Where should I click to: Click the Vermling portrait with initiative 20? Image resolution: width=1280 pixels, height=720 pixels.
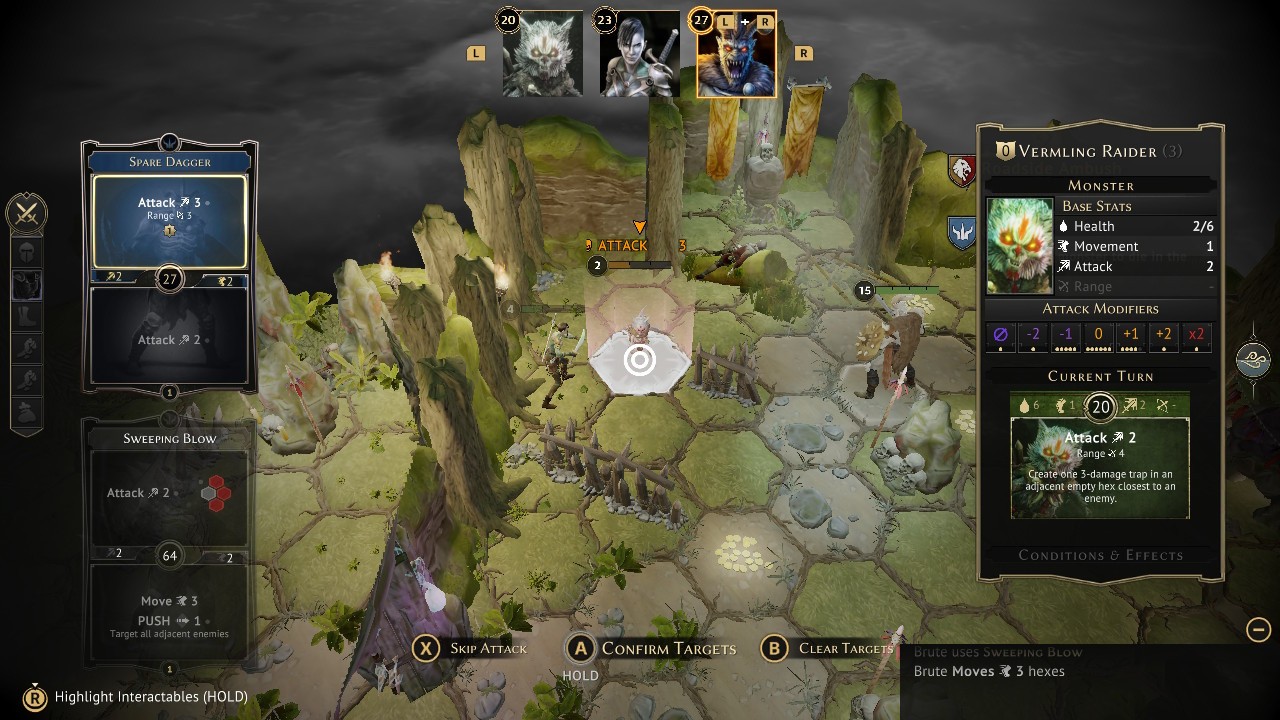(542, 54)
